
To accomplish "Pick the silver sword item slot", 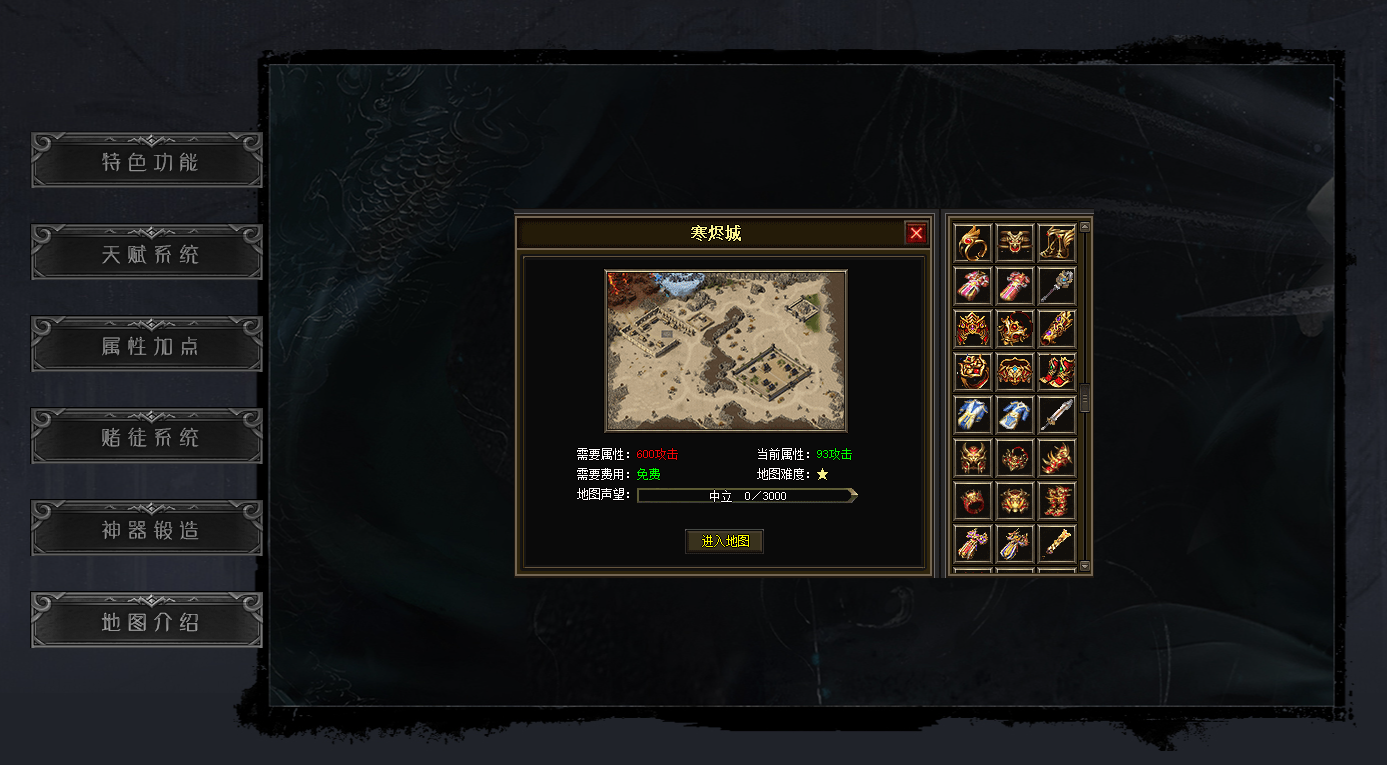I will 1057,413.
